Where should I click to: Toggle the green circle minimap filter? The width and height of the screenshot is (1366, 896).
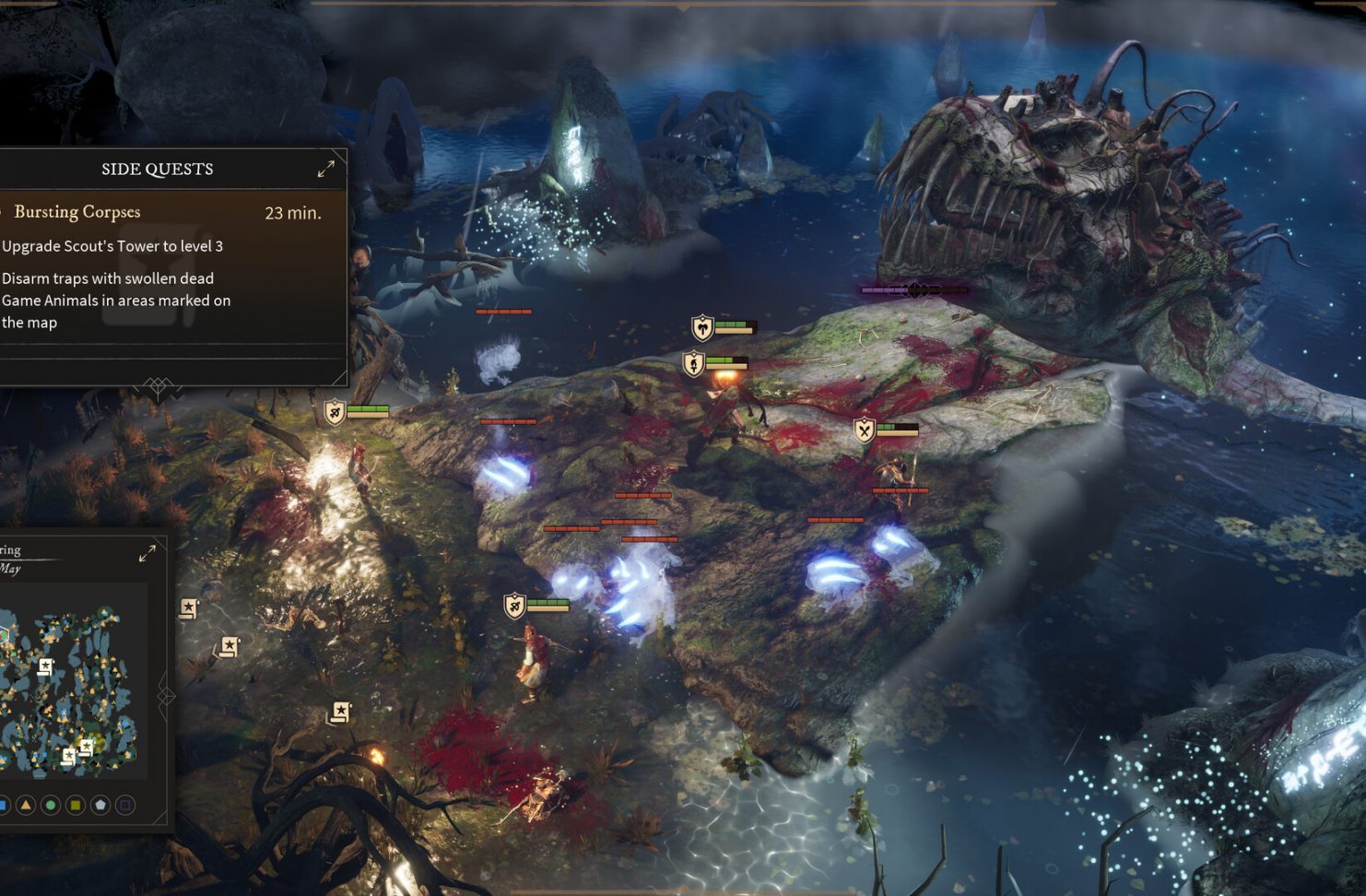click(x=51, y=806)
